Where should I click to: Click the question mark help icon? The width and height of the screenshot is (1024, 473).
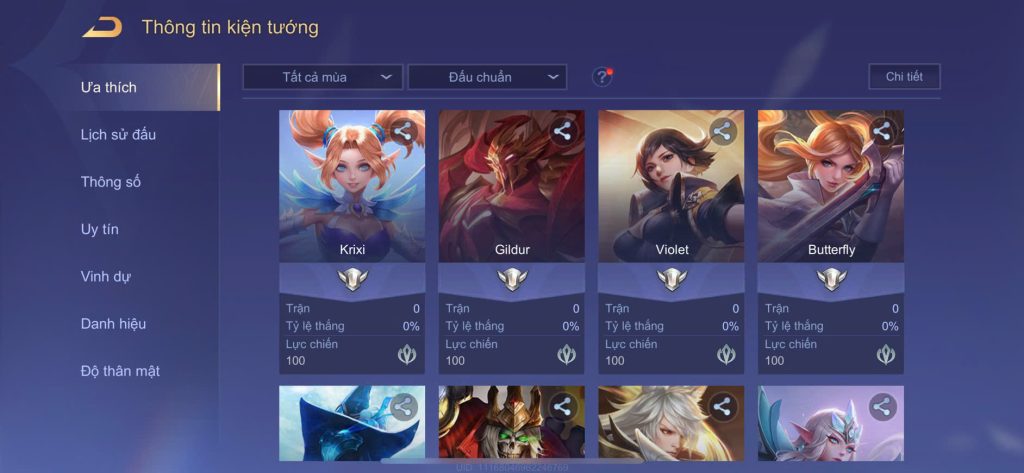click(601, 77)
